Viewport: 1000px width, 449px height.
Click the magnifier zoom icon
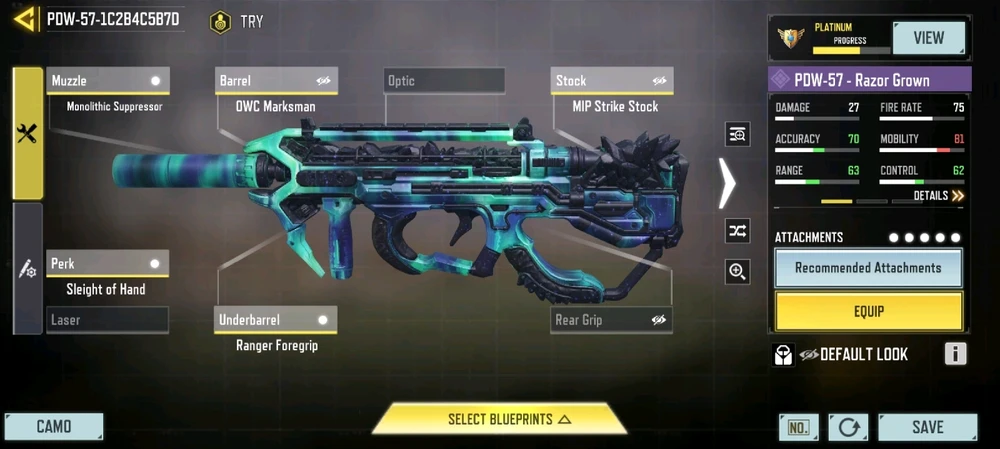pyautogui.click(x=738, y=271)
